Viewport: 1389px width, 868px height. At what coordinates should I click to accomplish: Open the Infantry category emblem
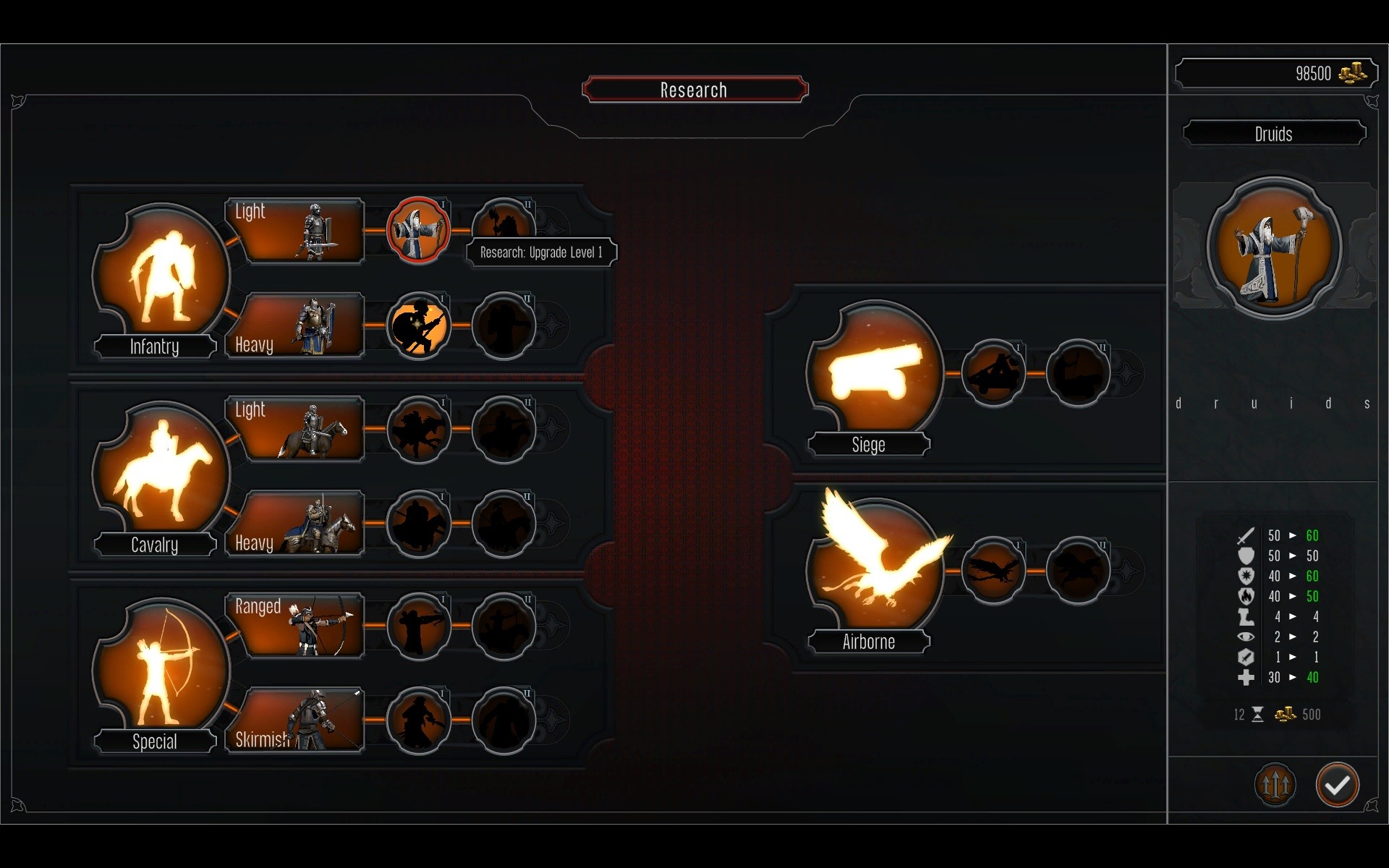click(x=162, y=275)
